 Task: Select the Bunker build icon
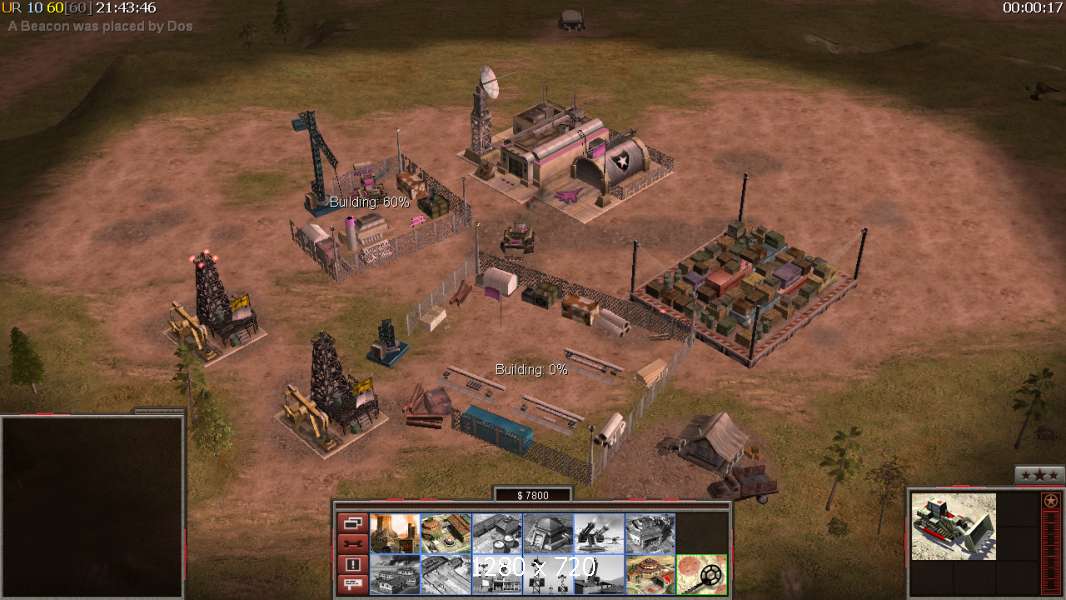(548, 533)
